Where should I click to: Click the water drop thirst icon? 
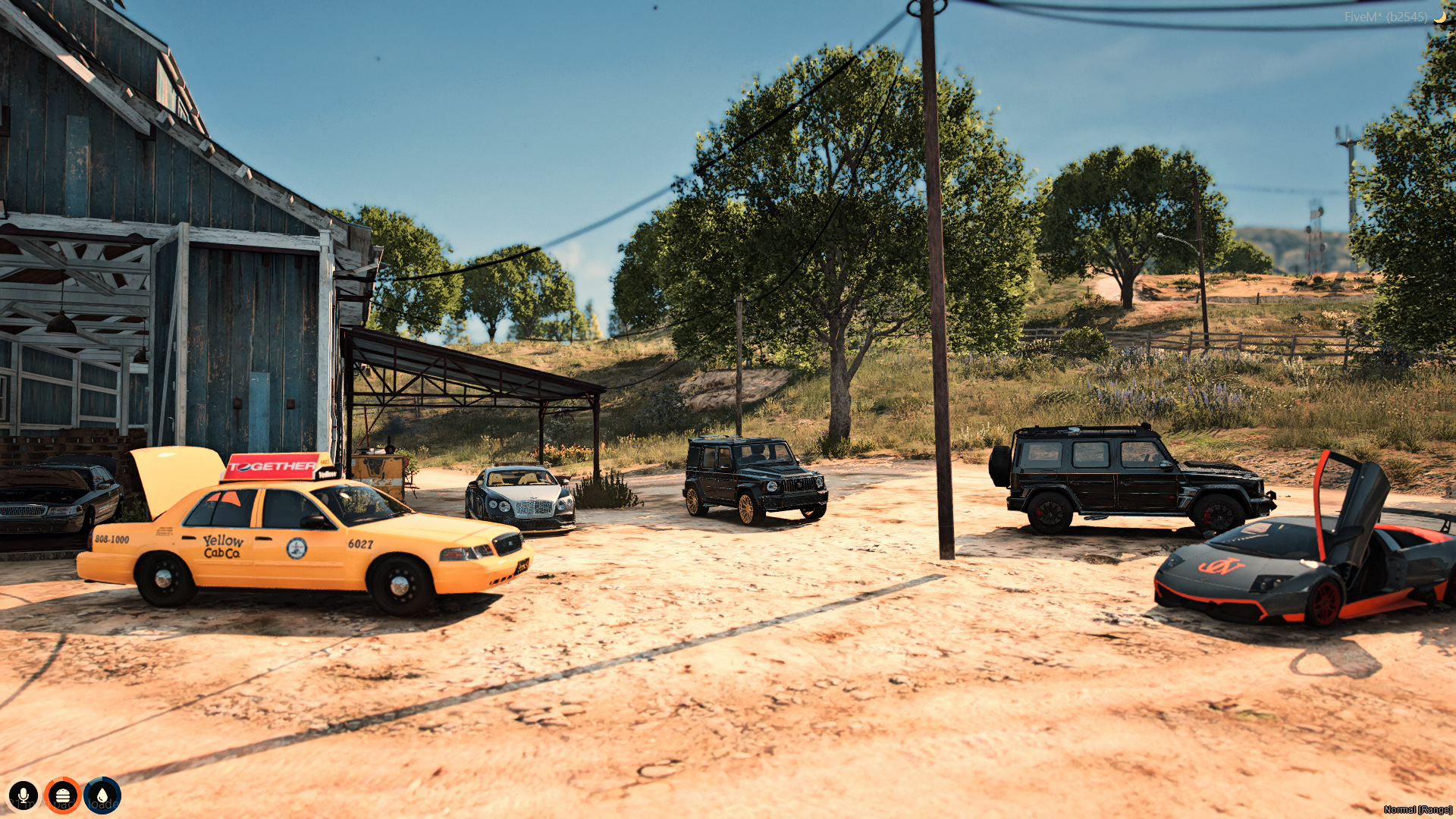coord(102,795)
